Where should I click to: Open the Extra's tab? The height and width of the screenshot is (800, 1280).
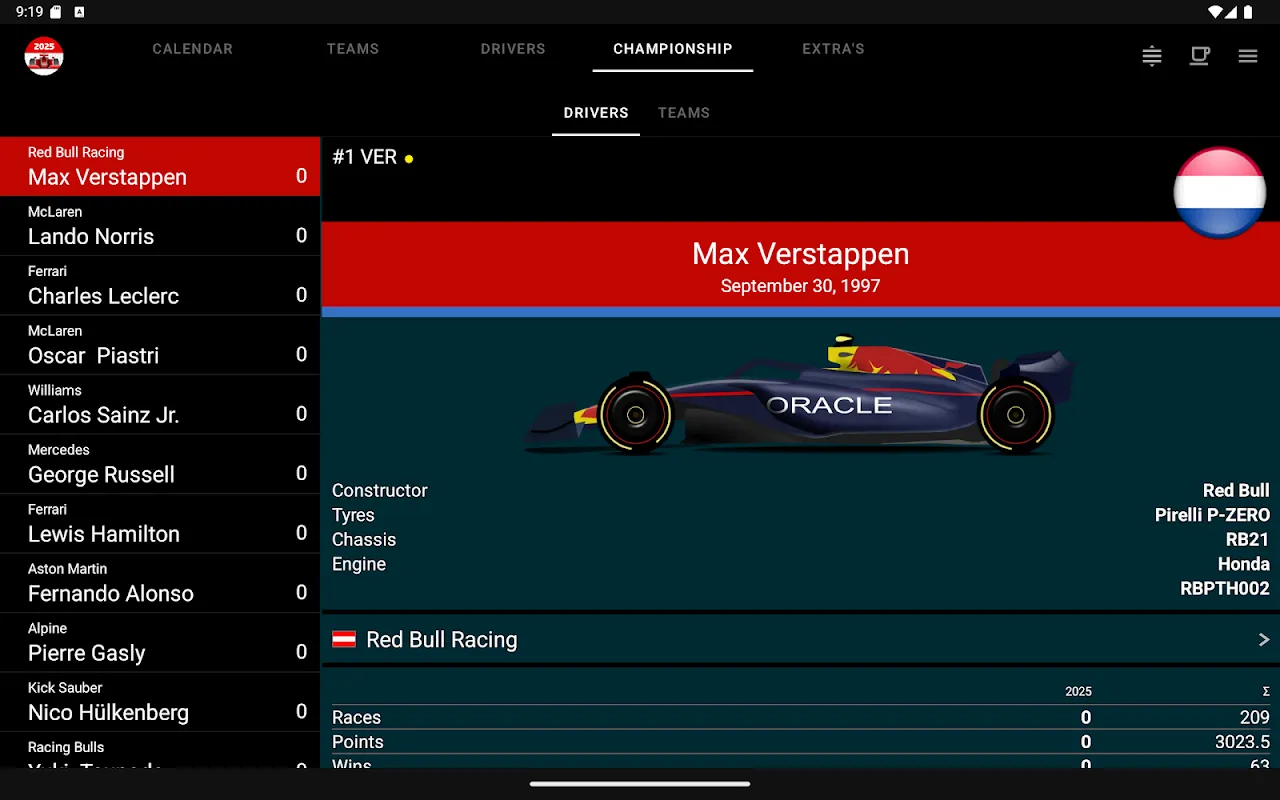833,49
